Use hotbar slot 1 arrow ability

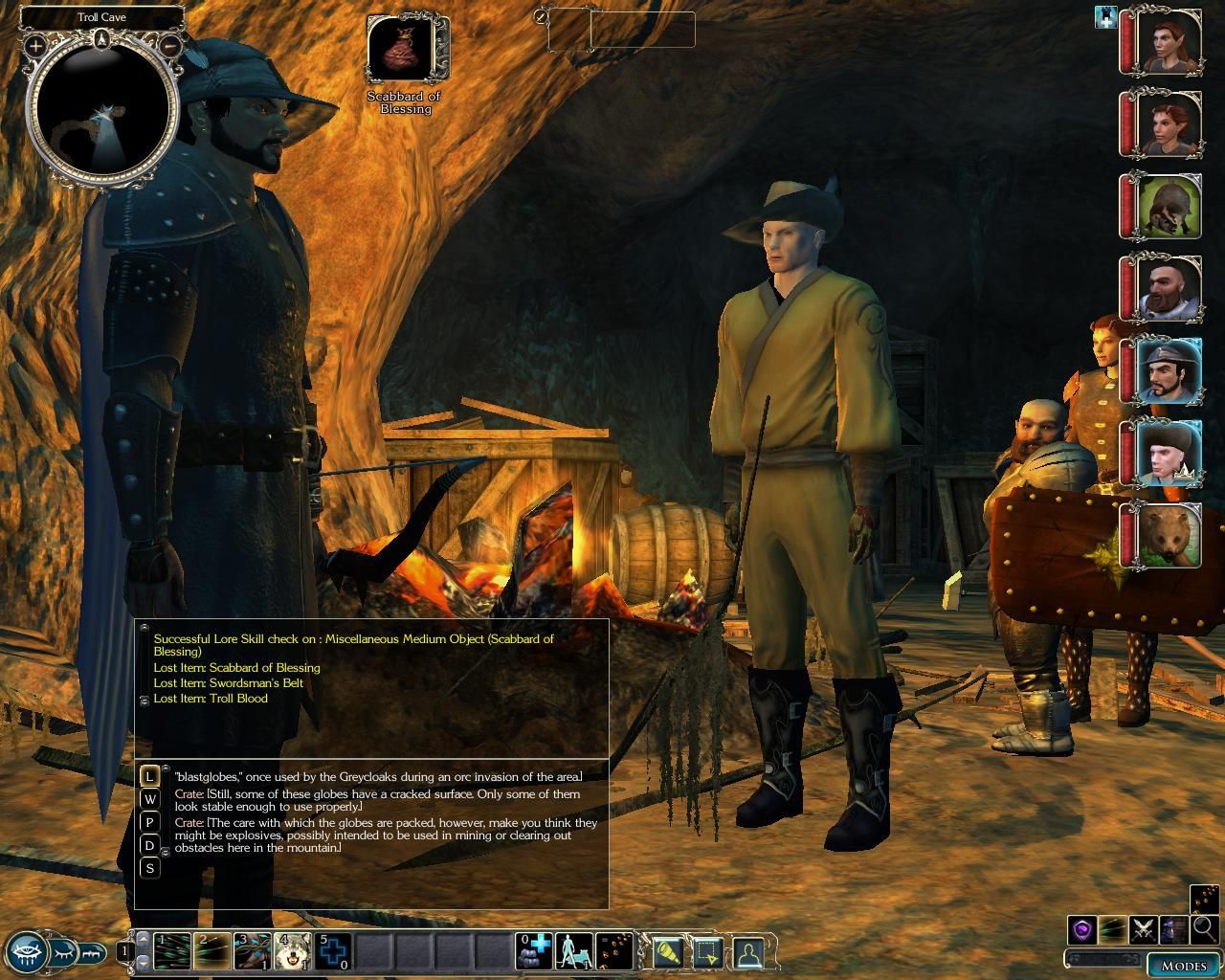[x=171, y=951]
